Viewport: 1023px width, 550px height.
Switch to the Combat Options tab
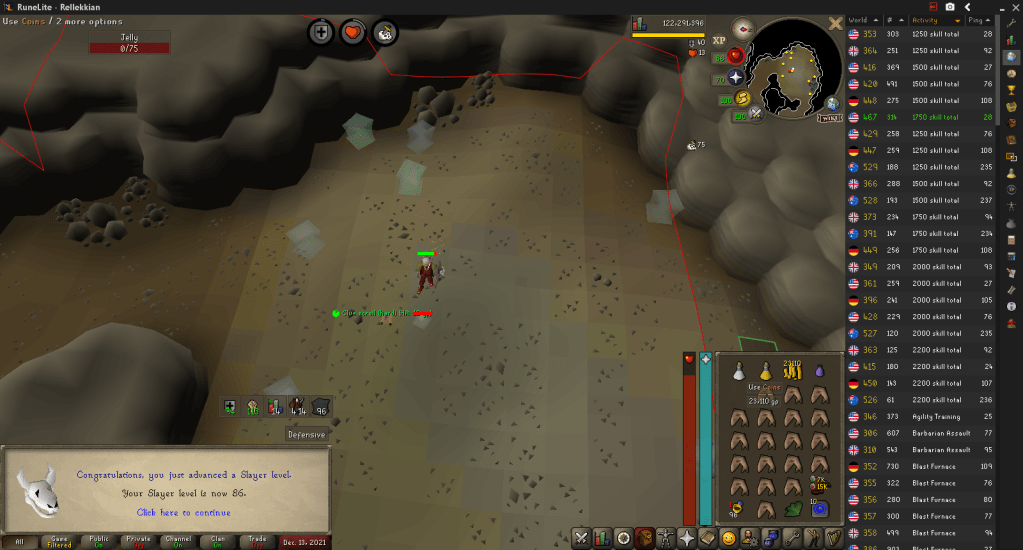tap(580, 538)
